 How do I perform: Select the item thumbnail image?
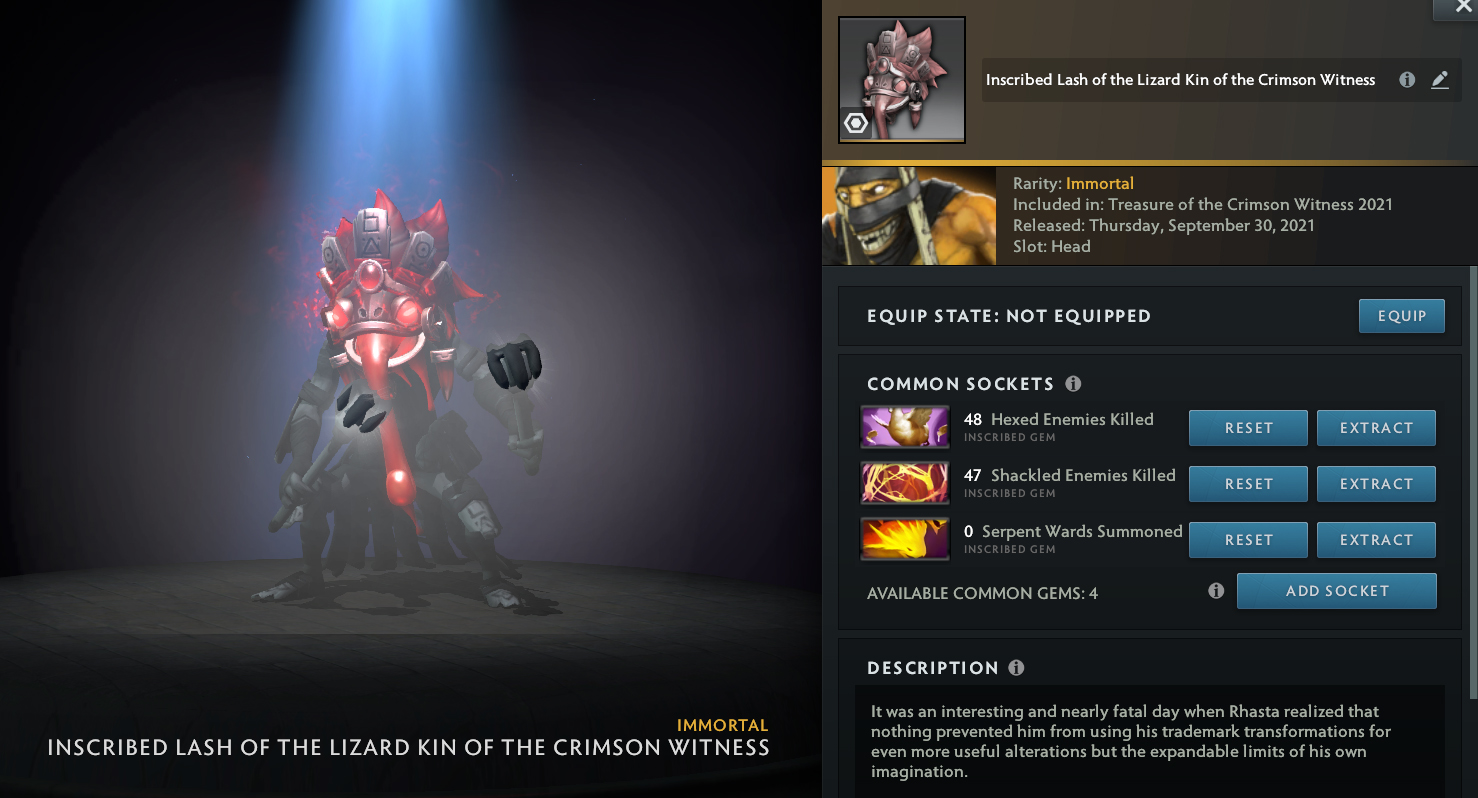click(902, 80)
